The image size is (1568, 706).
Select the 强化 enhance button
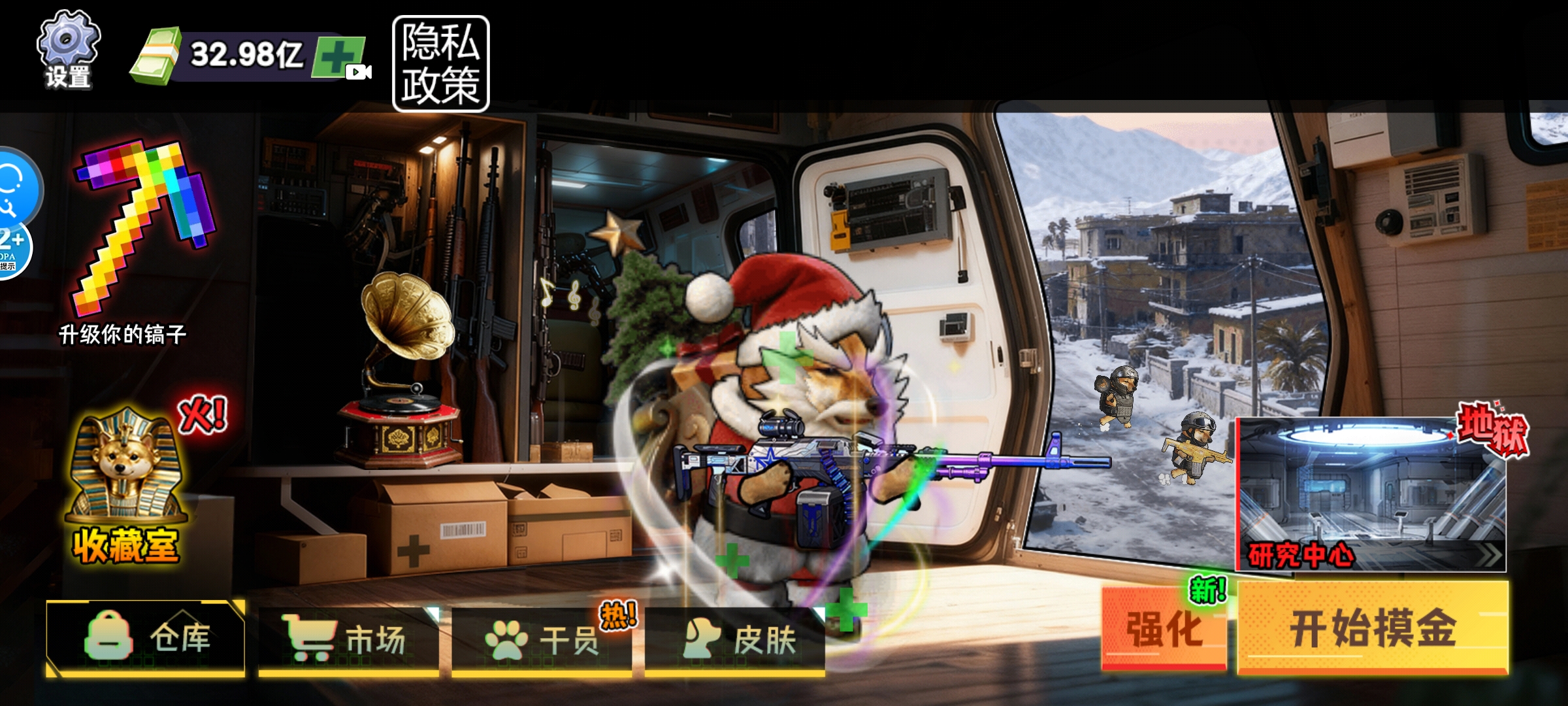click(1164, 628)
